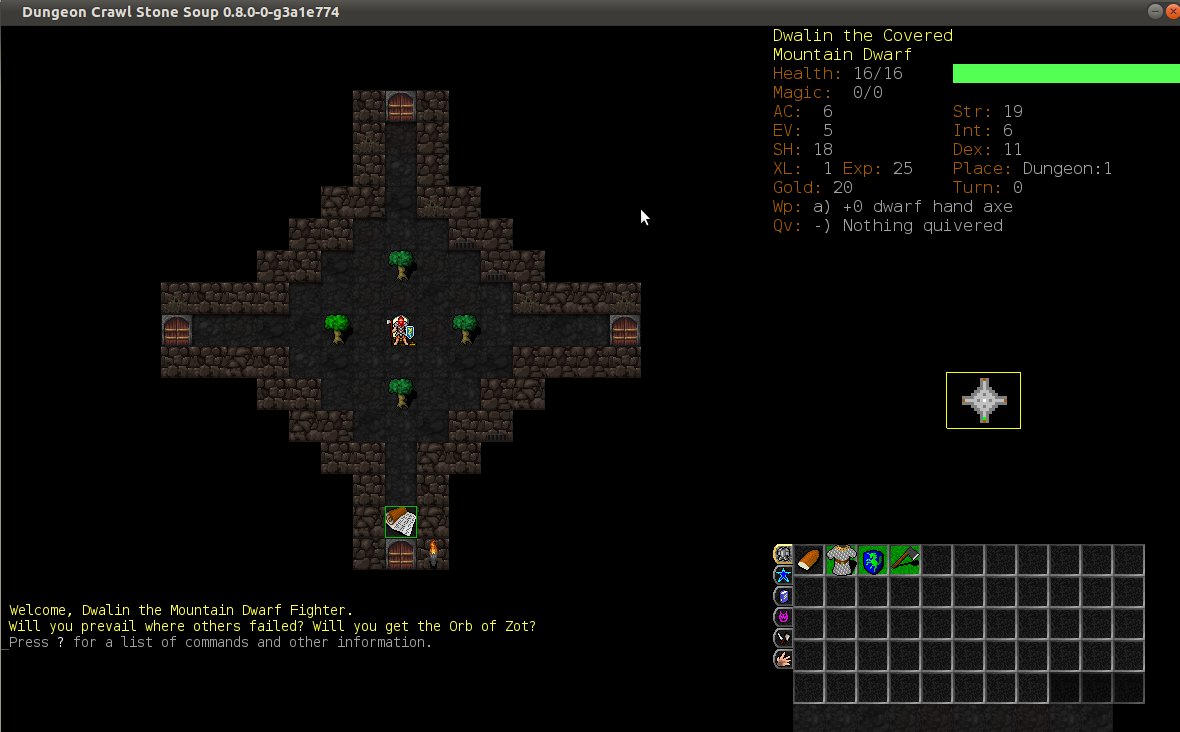Click the dungeon minimap
This screenshot has height=732, width=1180.
click(984, 400)
